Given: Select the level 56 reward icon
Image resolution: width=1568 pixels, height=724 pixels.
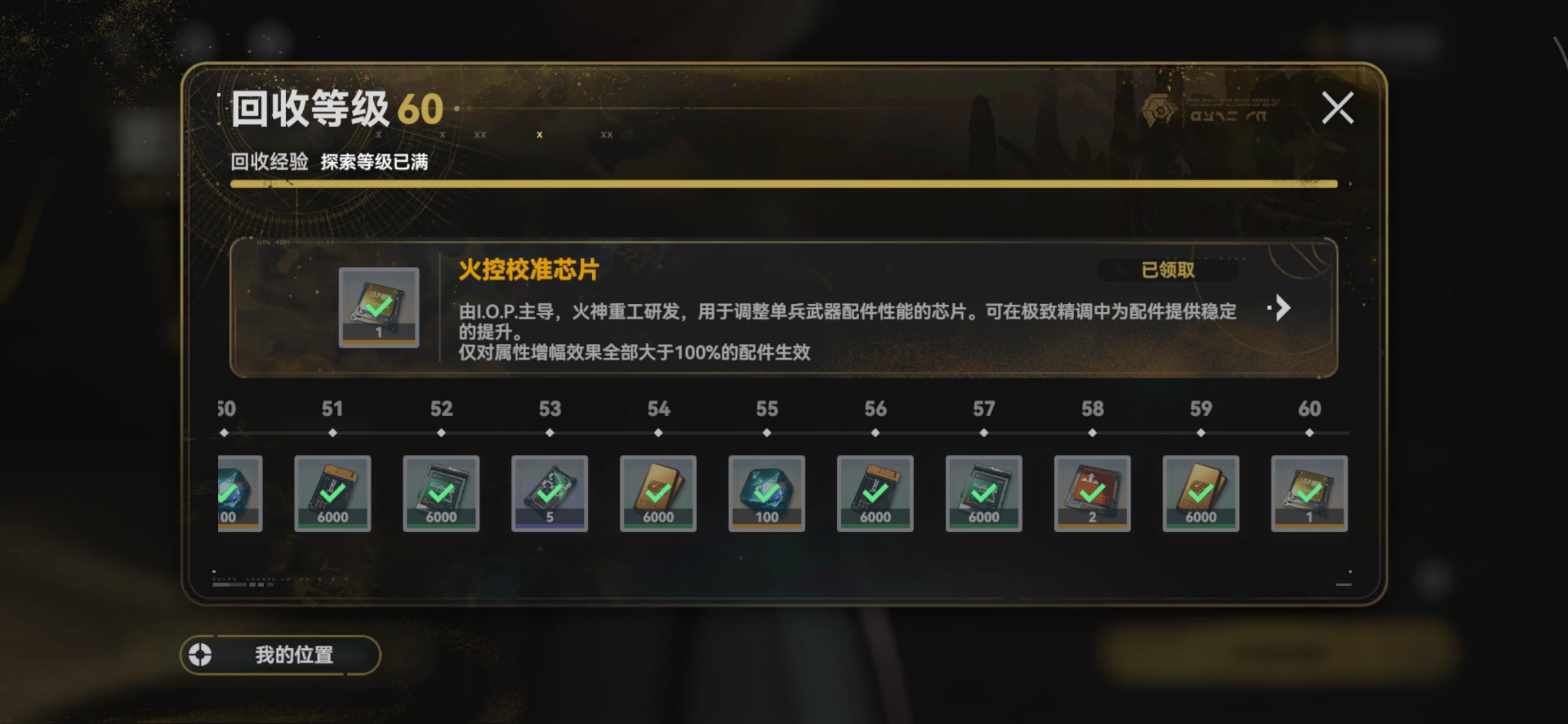Looking at the screenshot, I should point(875,493).
